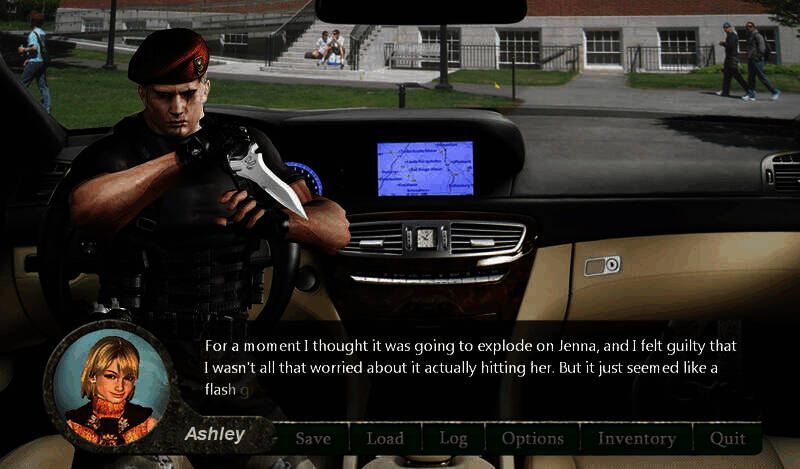Open the Options menu
This screenshot has height=469, width=800.
pyautogui.click(x=532, y=438)
